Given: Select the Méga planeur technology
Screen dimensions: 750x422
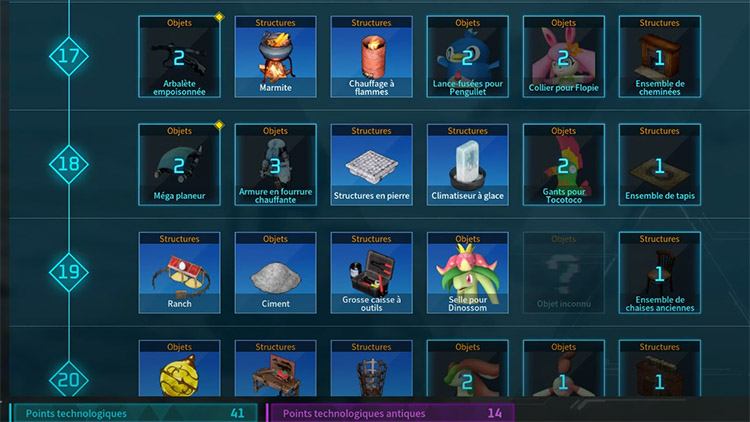Looking at the screenshot, I should click(x=180, y=165).
